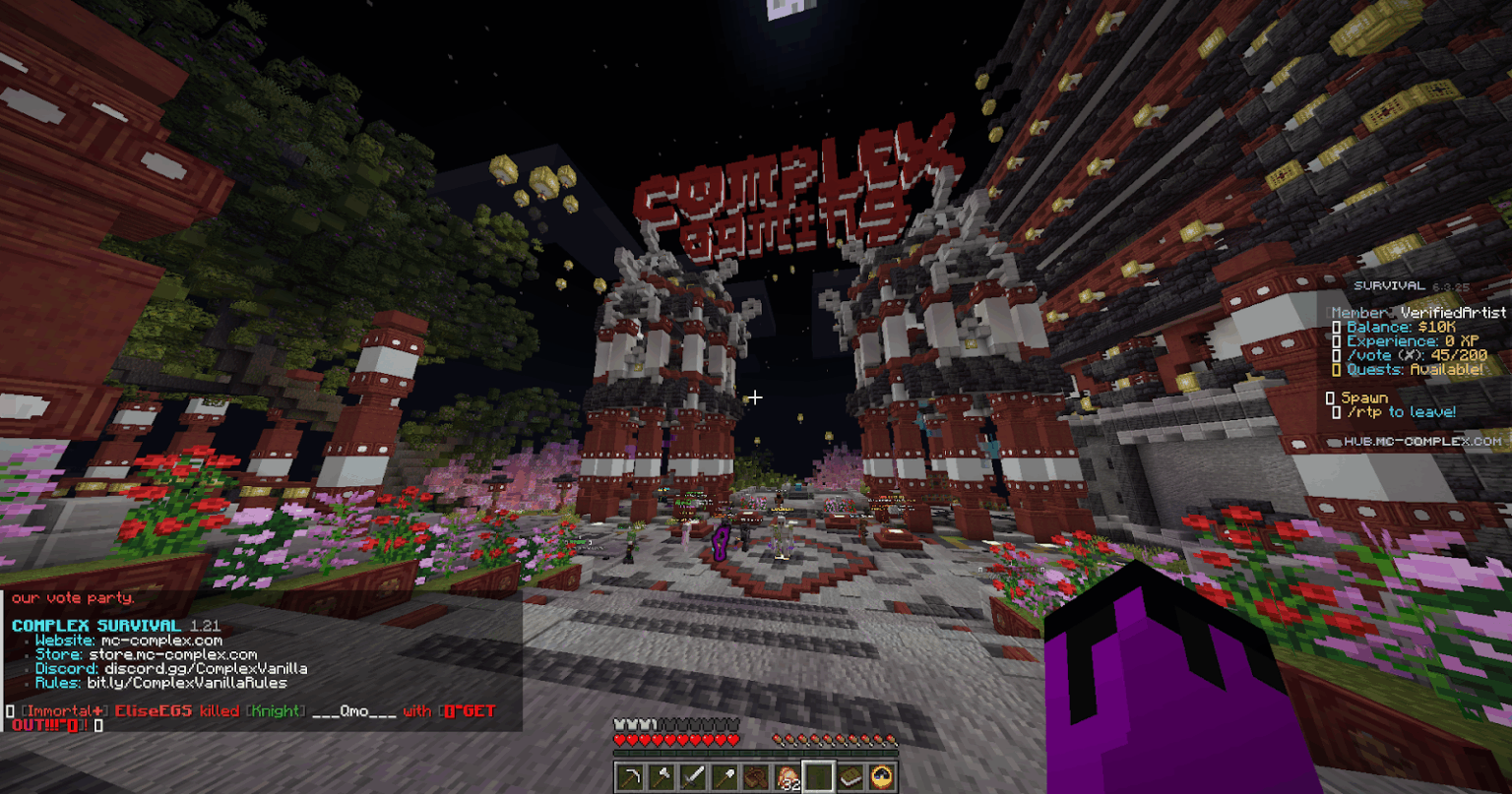Viewport: 1512px width, 794px height.
Task: Select the empty highlighted hotbar slot
Action: (x=821, y=776)
